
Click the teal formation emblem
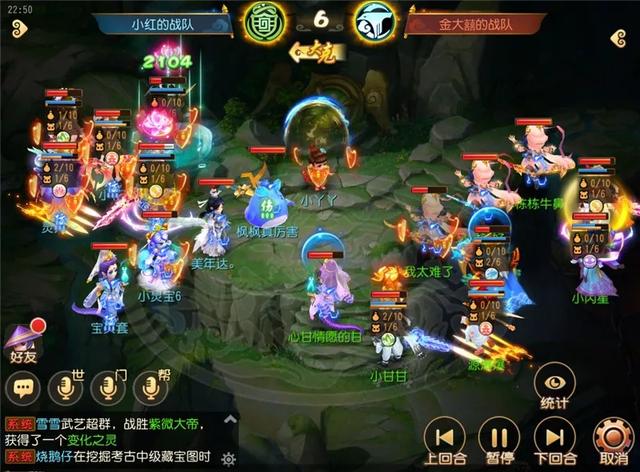coord(376,22)
